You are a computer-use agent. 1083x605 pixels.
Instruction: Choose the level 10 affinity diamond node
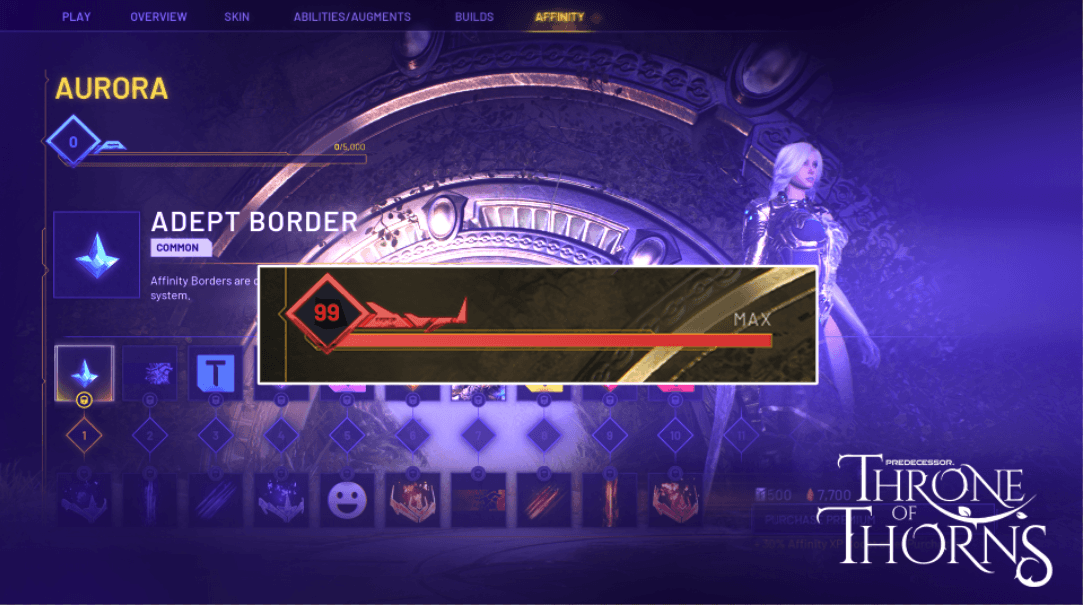pyautogui.click(x=675, y=435)
